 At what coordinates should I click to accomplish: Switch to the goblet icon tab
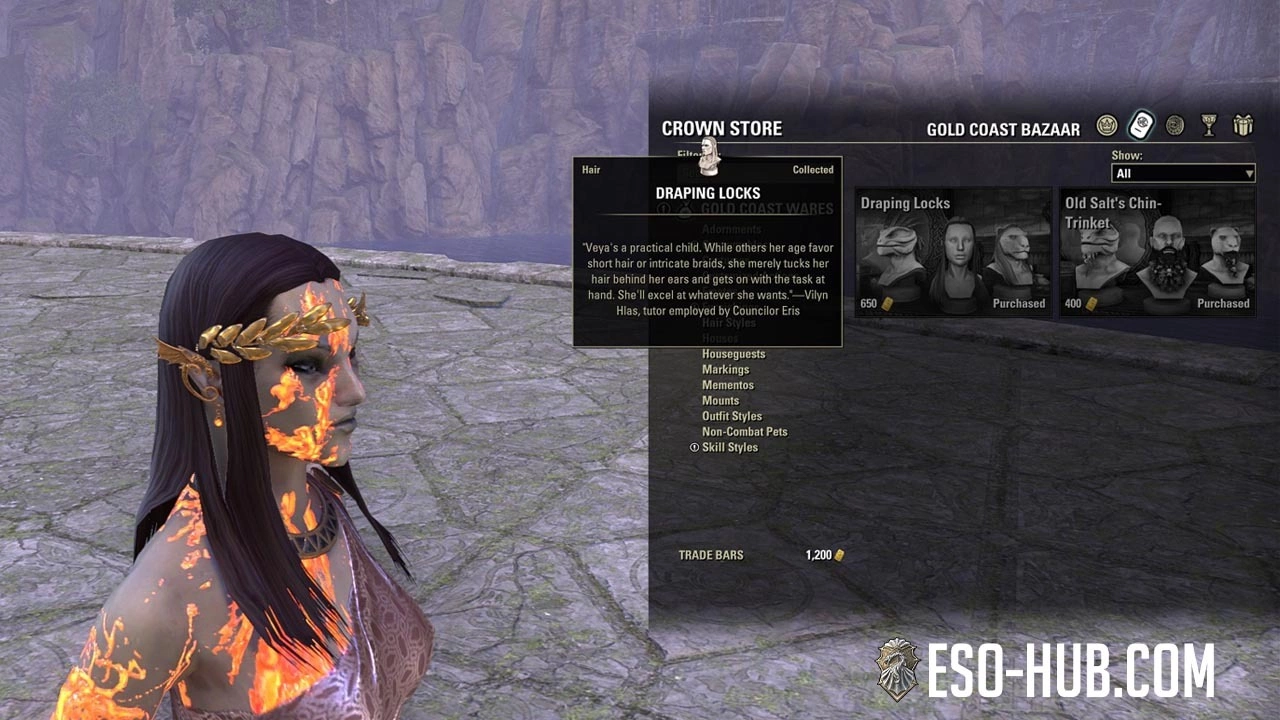click(x=1209, y=125)
